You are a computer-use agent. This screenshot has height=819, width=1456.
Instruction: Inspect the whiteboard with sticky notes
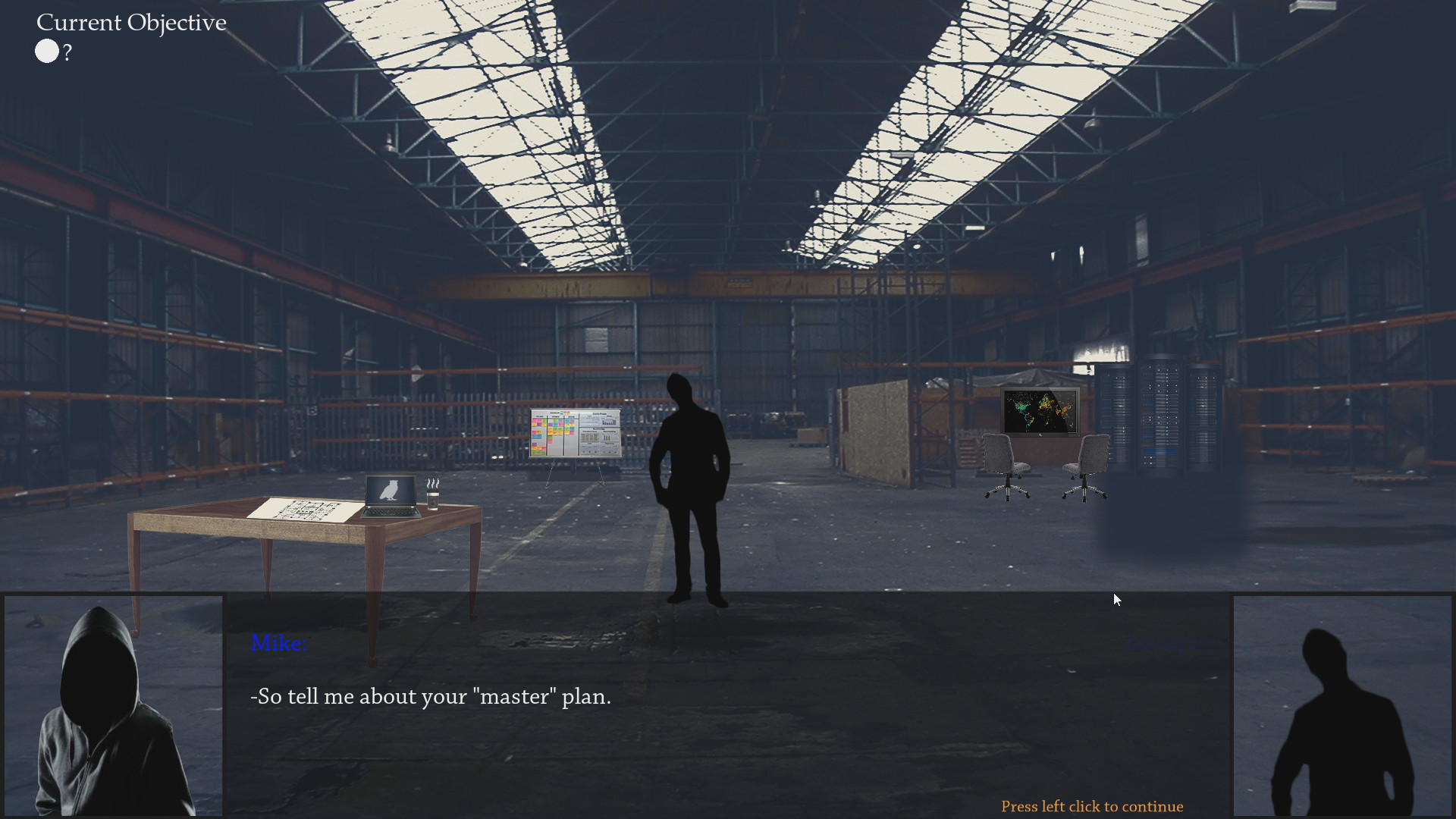pyautogui.click(x=575, y=432)
